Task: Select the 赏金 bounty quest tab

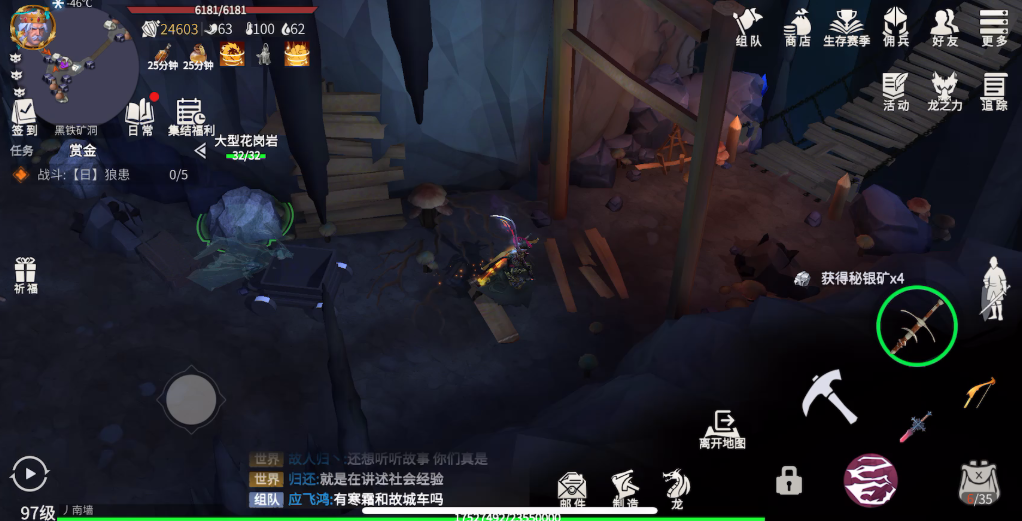Action: click(83, 150)
